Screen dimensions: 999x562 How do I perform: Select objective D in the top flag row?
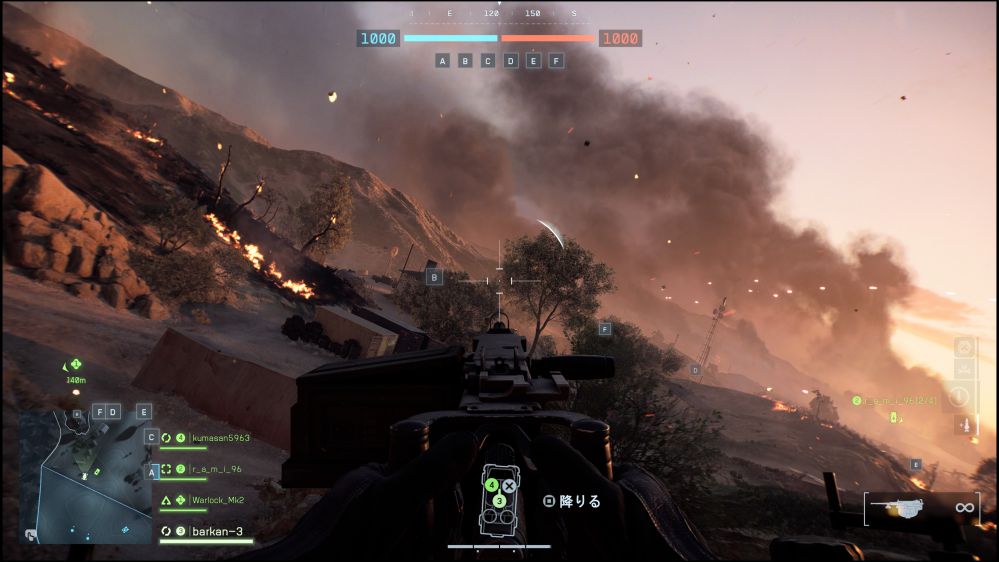coord(511,61)
